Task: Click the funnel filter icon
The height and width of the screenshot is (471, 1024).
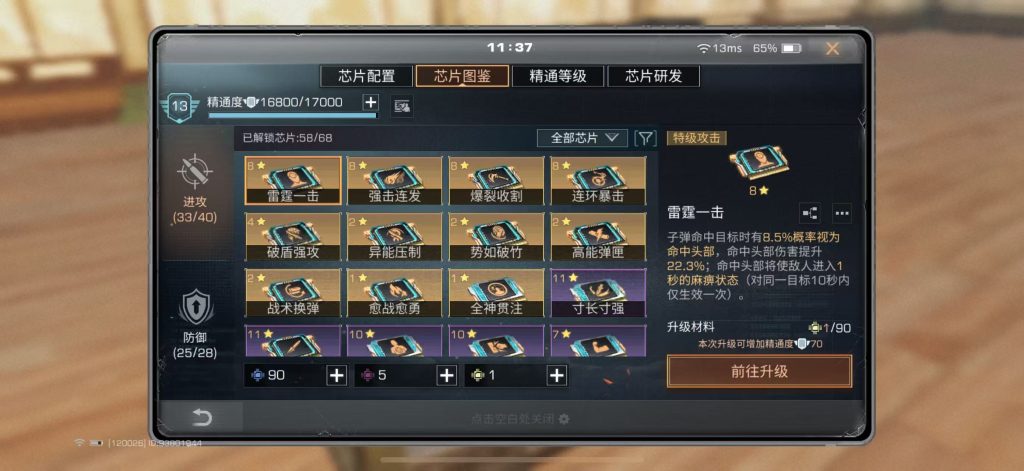Action: click(646, 138)
